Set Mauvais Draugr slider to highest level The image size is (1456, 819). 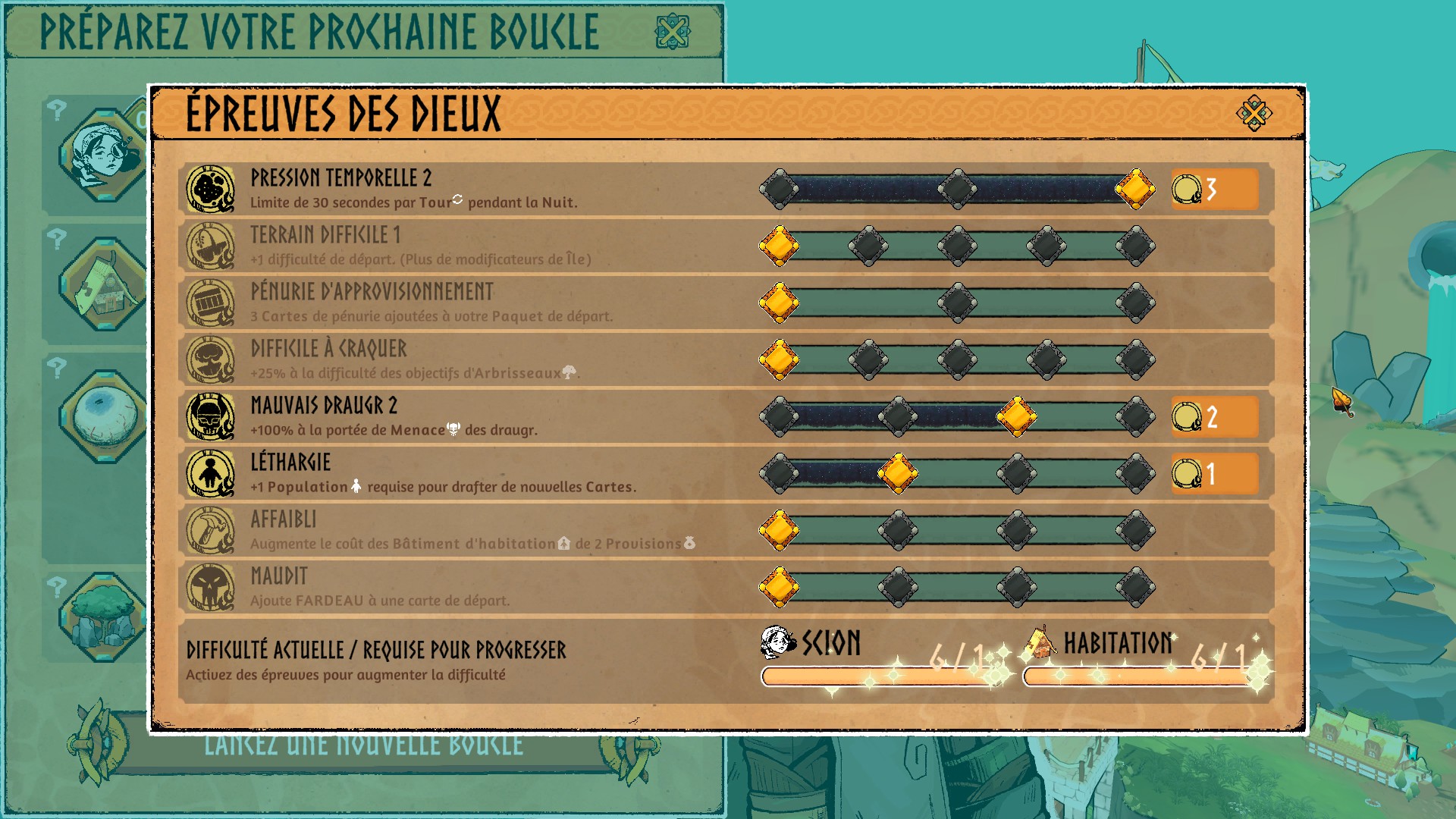[1135, 416]
